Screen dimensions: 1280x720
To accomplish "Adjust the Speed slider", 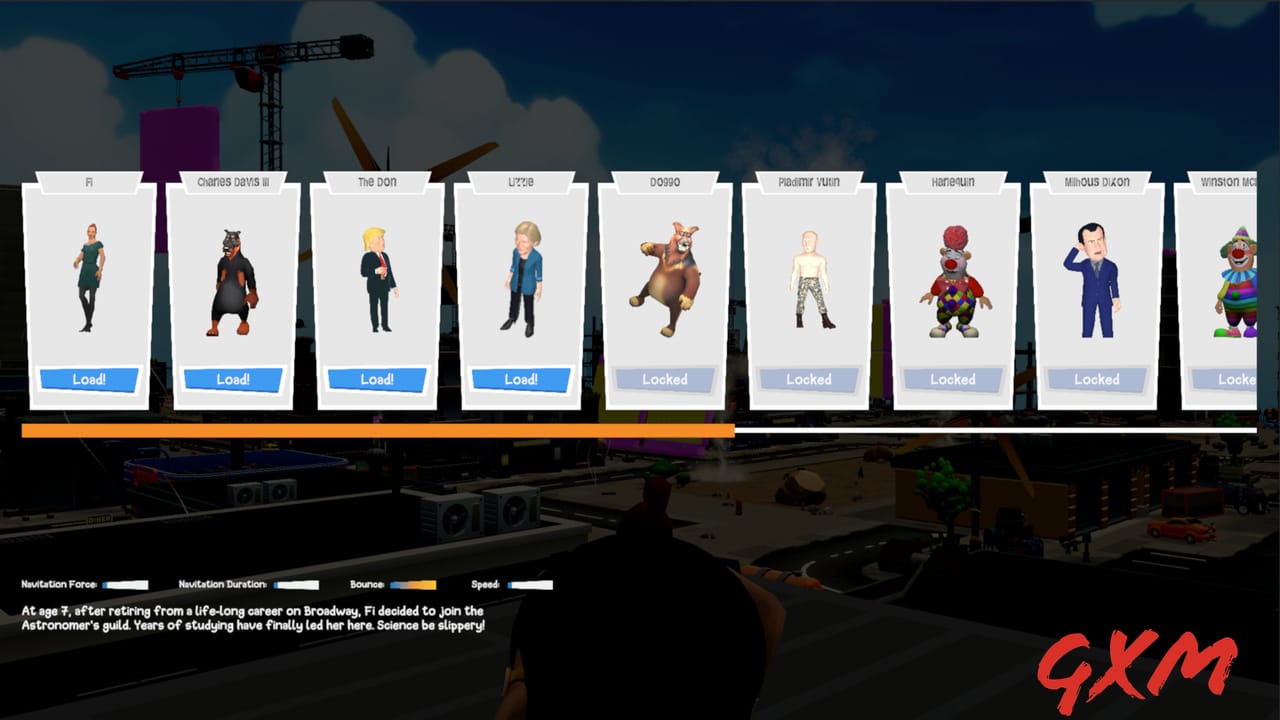I will pyautogui.click(x=528, y=584).
